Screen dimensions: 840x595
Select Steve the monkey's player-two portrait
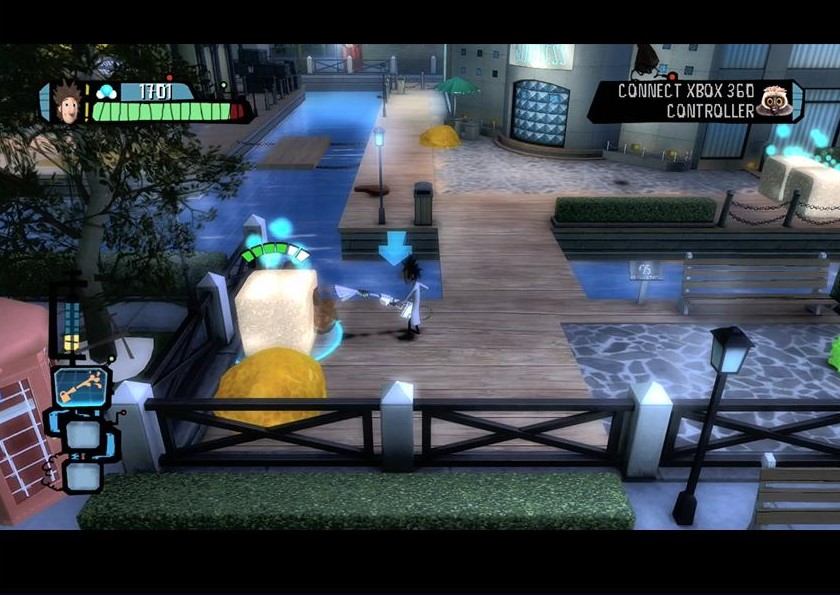(771, 102)
